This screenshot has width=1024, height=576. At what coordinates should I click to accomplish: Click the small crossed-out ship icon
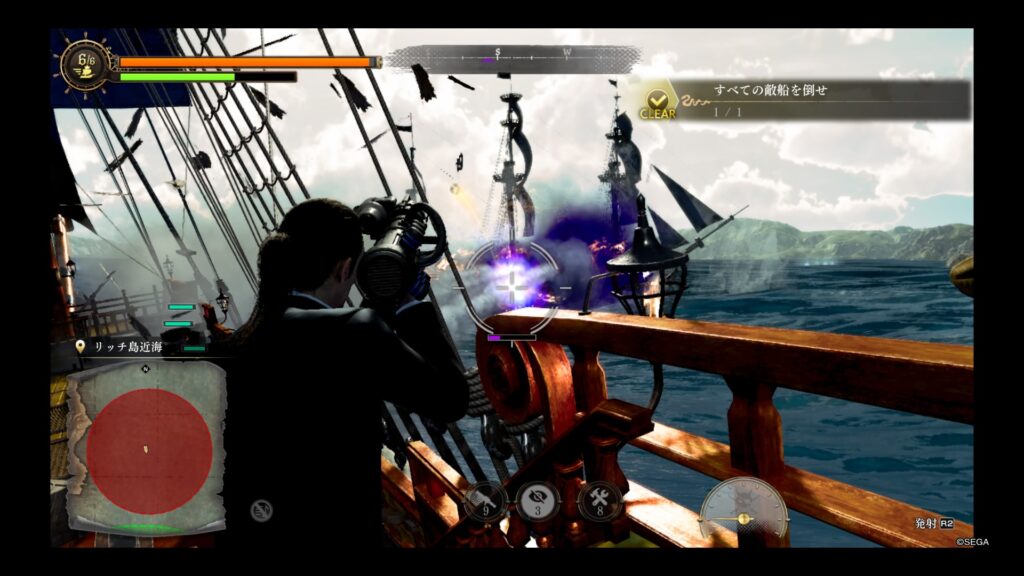(x=262, y=510)
